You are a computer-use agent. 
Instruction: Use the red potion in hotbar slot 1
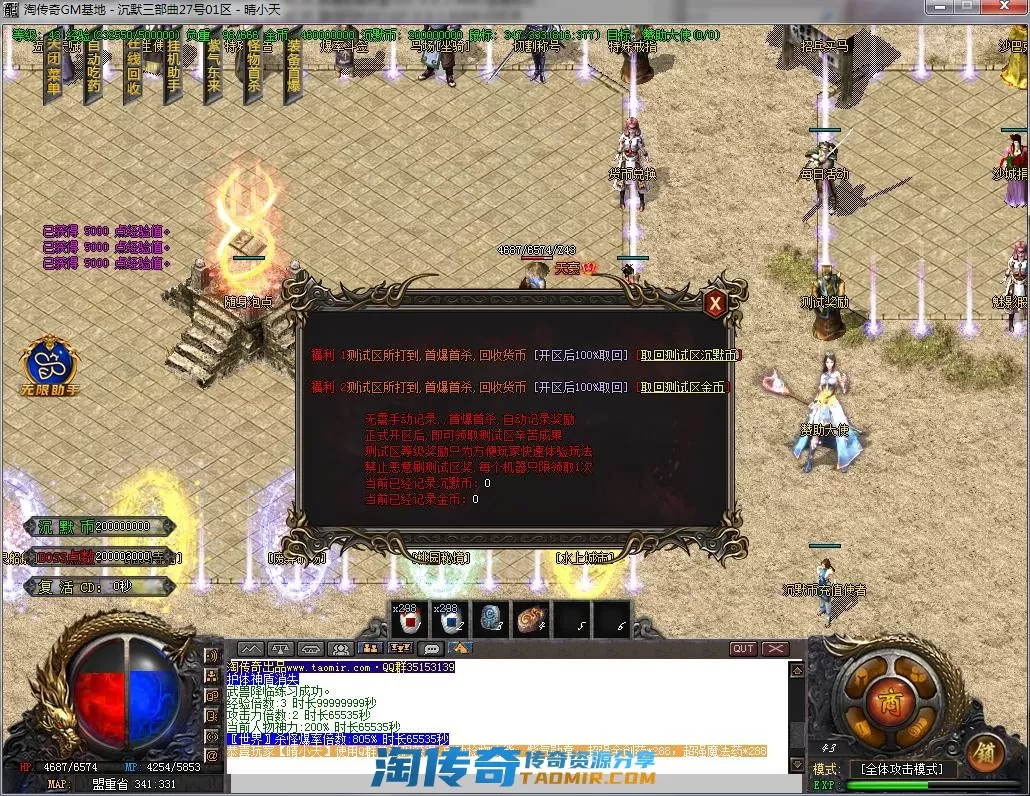(409, 621)
